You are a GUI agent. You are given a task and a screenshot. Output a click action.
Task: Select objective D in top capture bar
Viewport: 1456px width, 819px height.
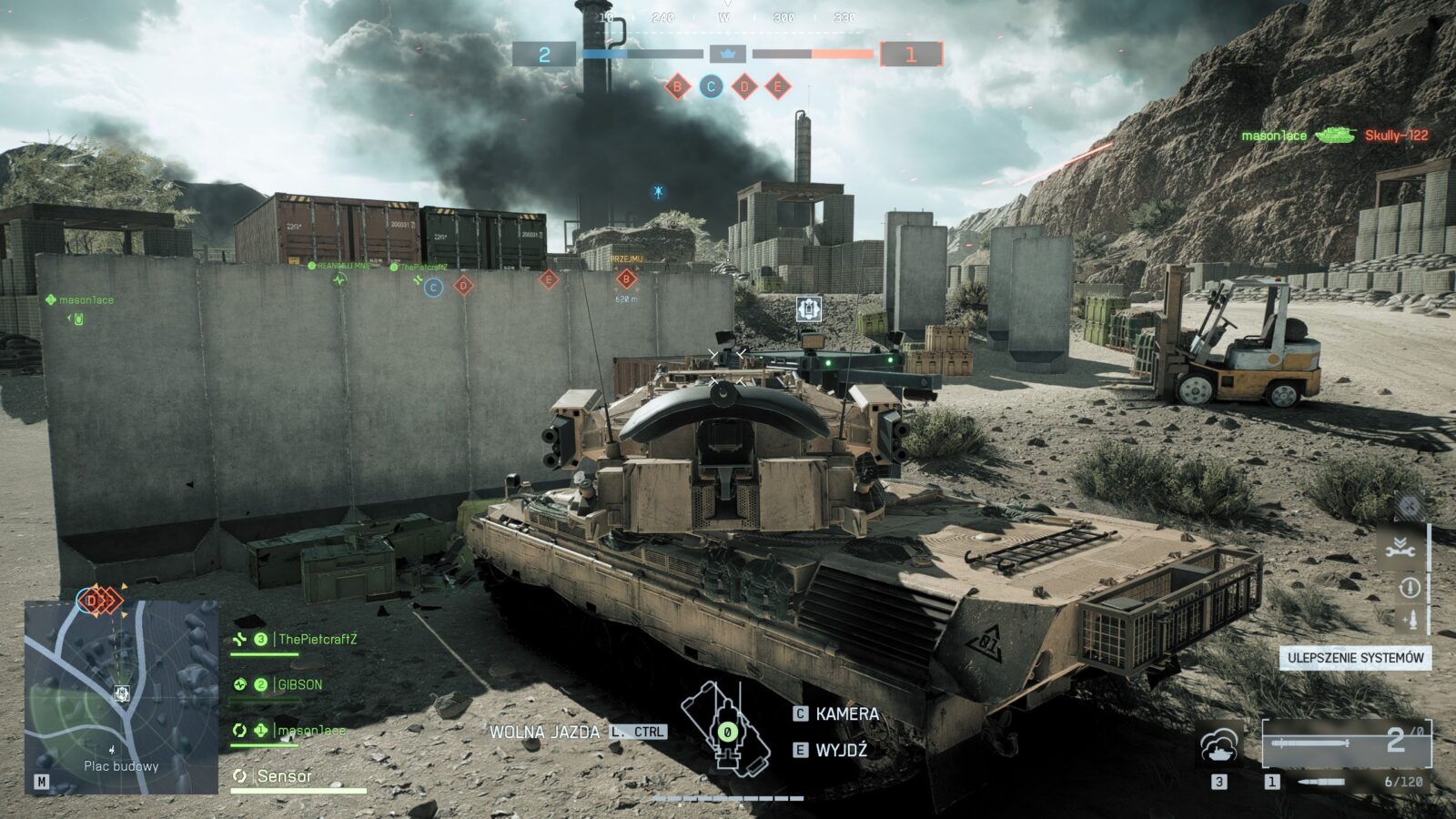(744, 87)
